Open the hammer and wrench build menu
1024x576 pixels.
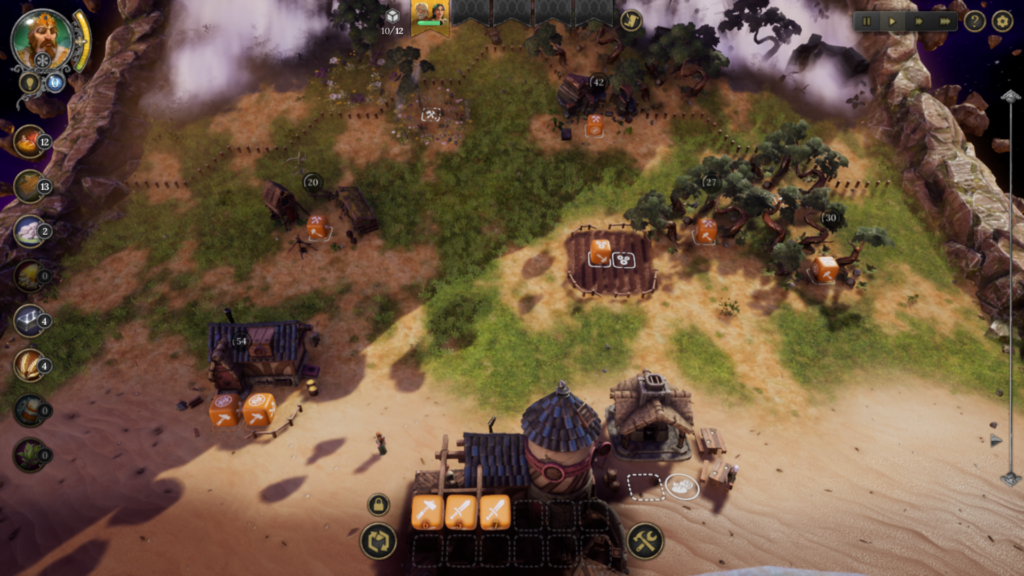pos(645,541)
